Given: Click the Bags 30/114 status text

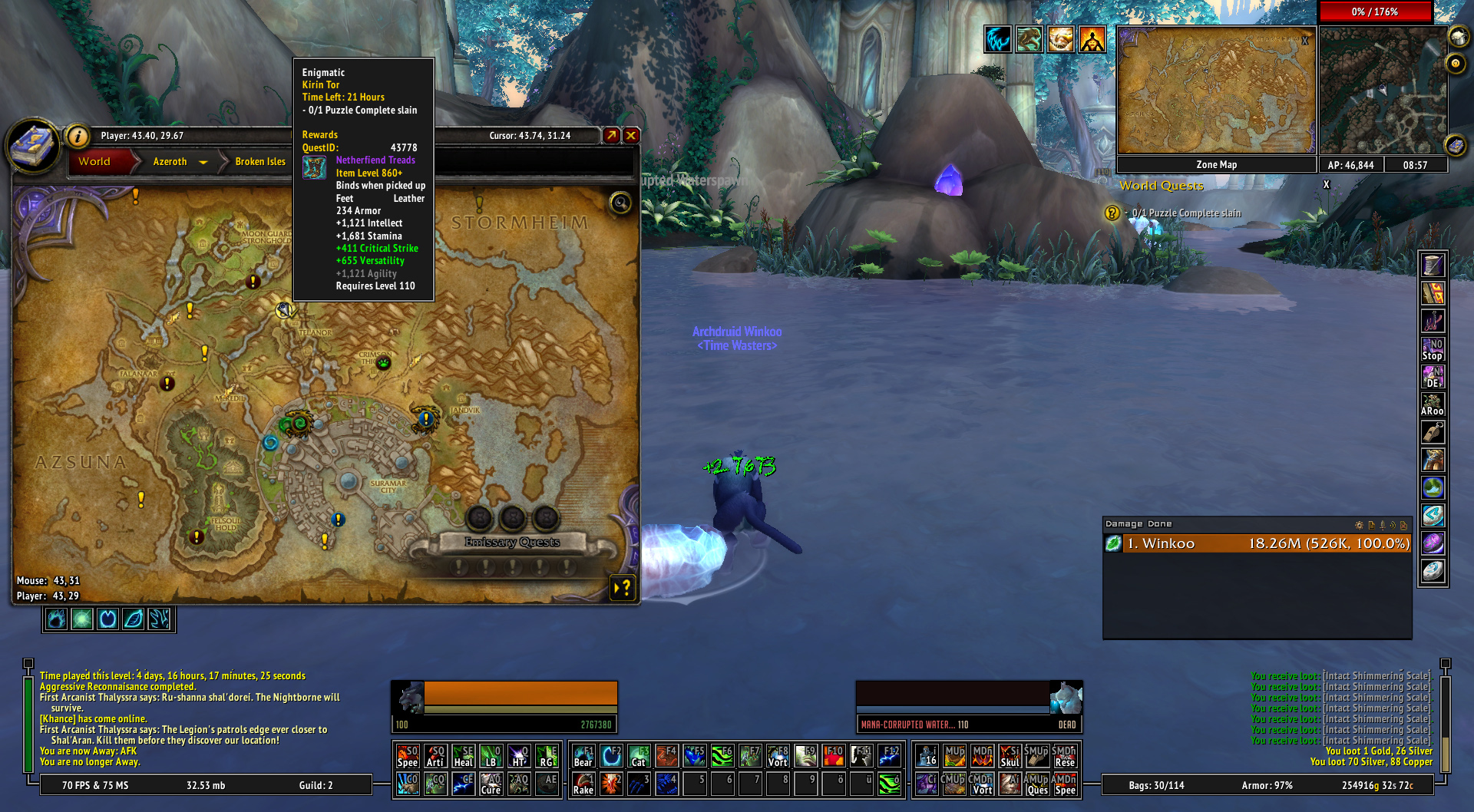Looking at the screenshot, I should 1156,785.
